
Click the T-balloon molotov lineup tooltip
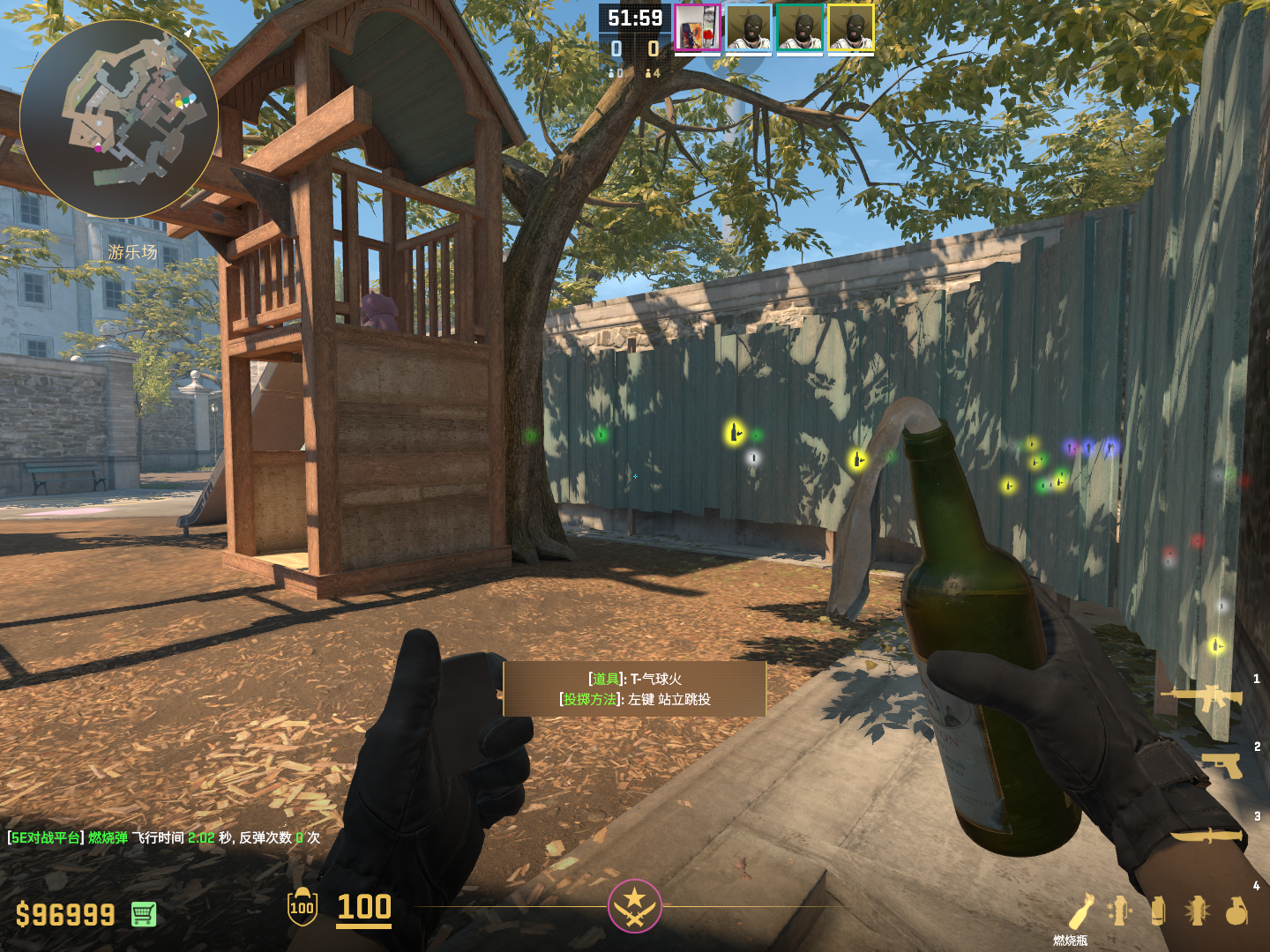634,688
